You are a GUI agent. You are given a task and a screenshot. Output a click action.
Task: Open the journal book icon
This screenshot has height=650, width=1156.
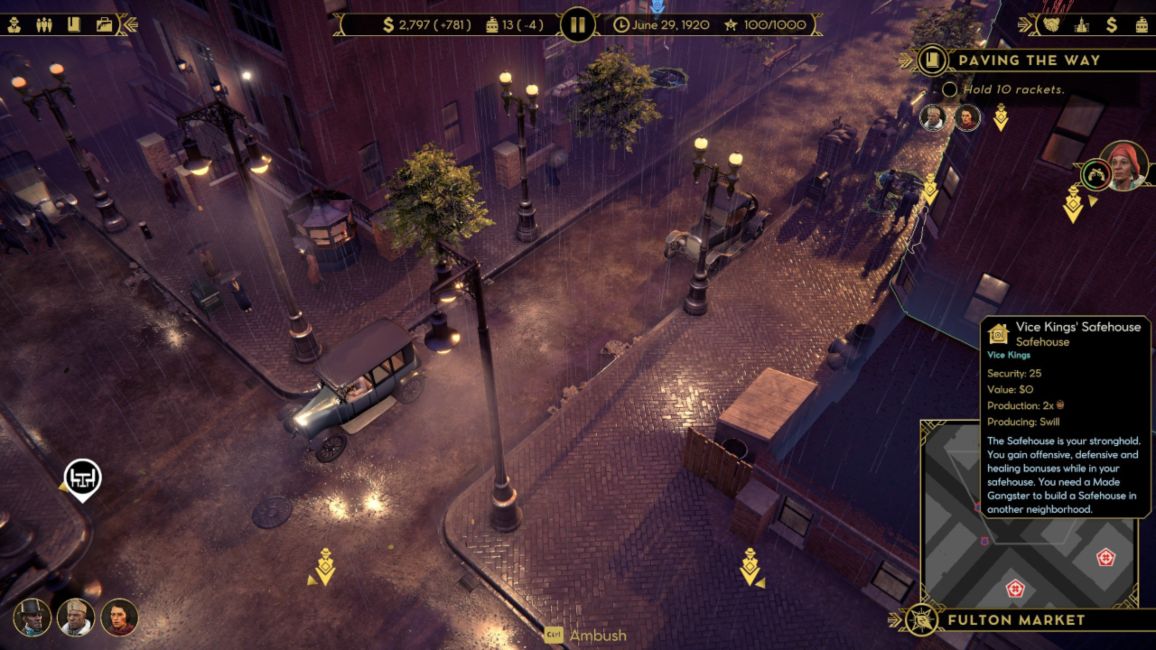(74, 24)
